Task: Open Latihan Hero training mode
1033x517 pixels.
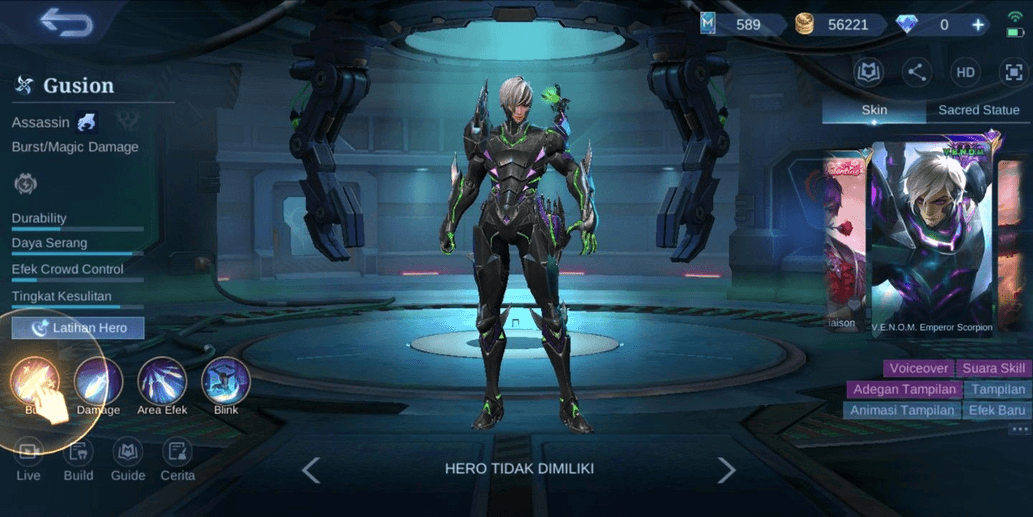Action: click(78, 328)
